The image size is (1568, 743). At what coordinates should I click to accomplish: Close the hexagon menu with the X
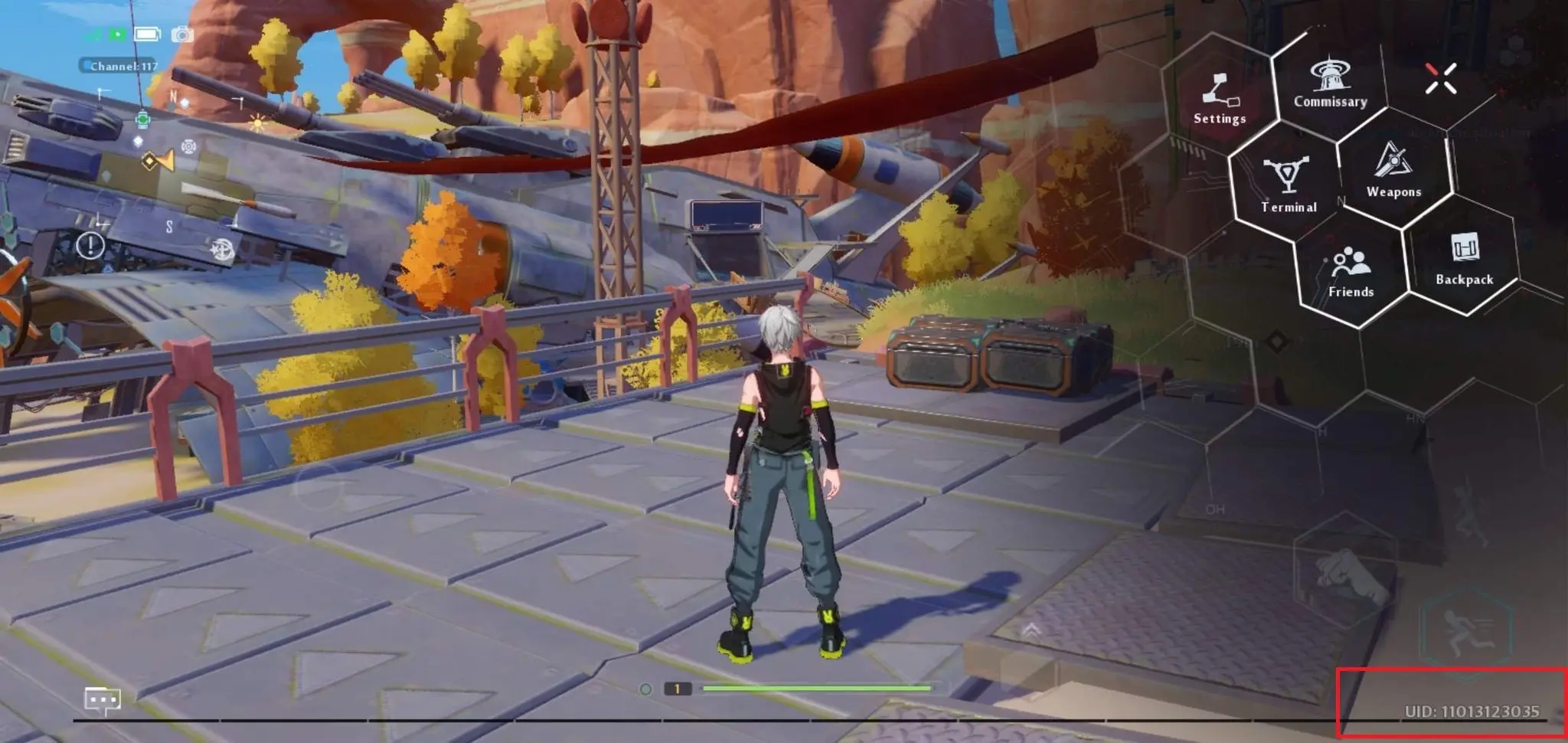pos(1440,78)
